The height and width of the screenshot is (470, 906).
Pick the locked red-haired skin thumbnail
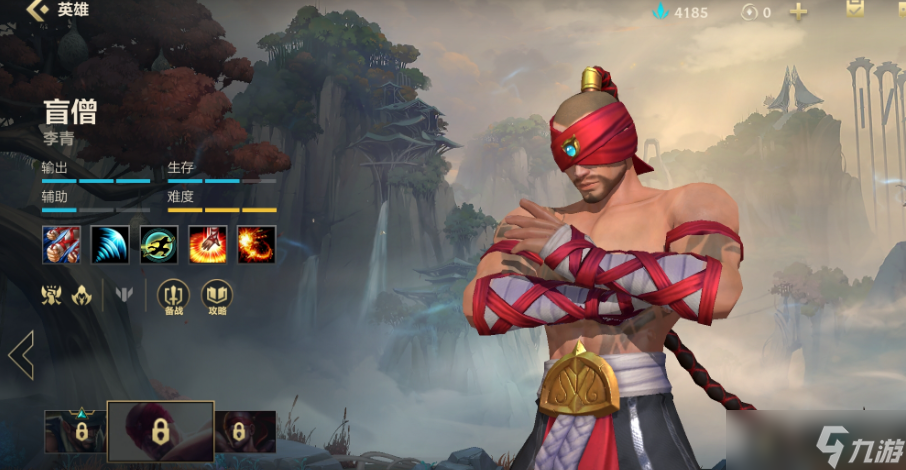(245, 432)
